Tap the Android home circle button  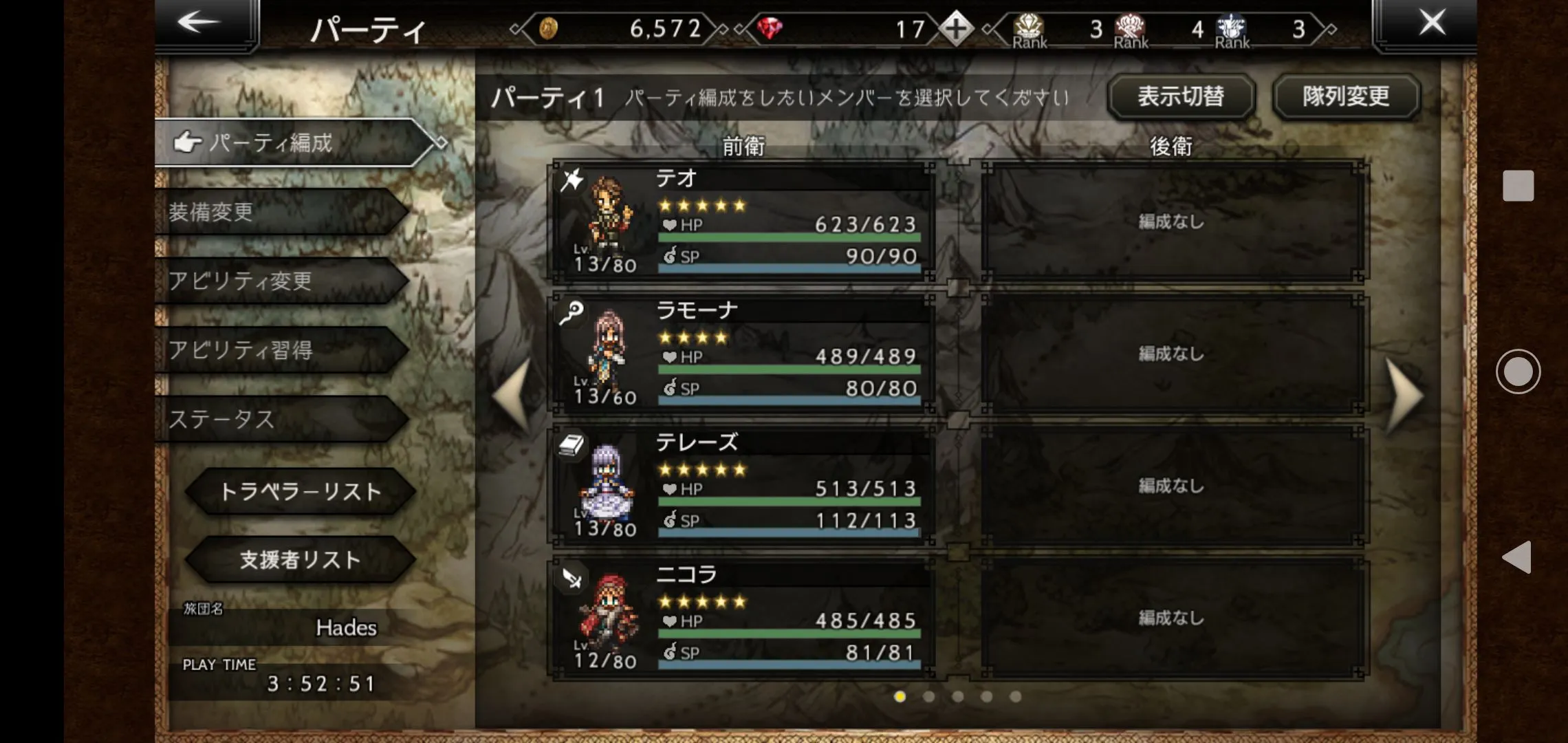point(1518,371)
